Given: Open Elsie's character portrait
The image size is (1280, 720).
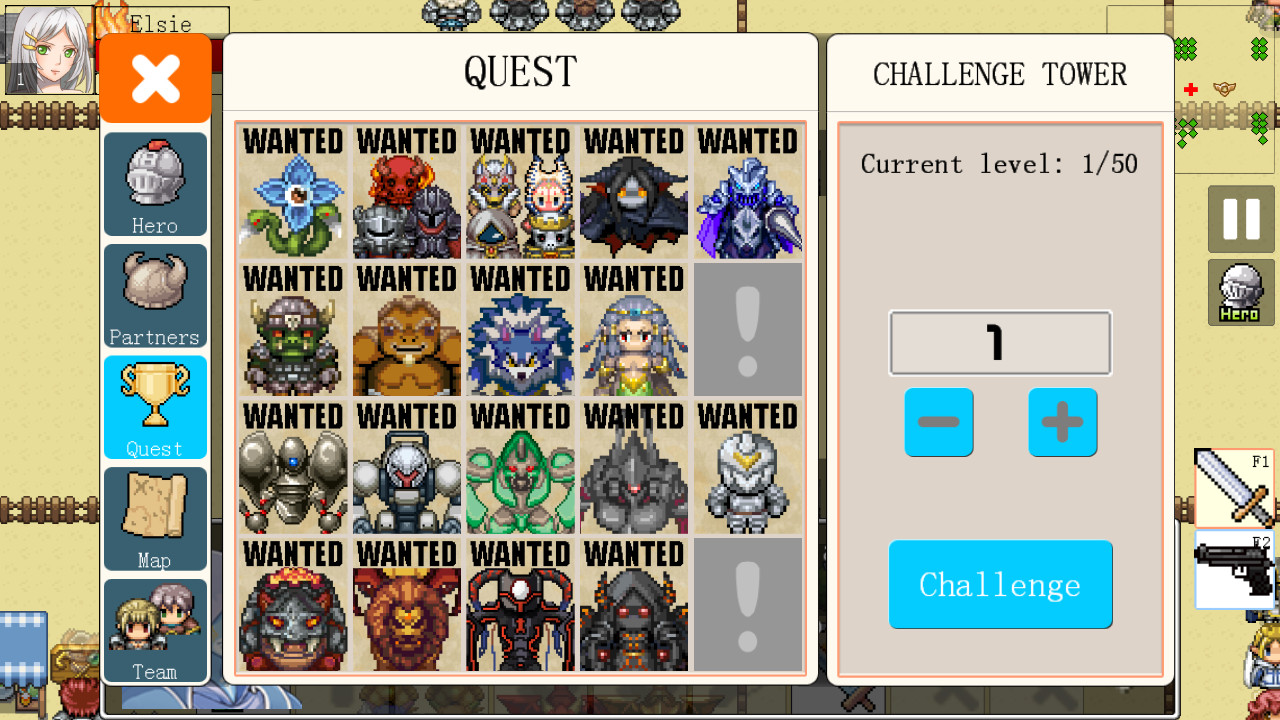Looking at the screenshot, I should pos(48,48).
